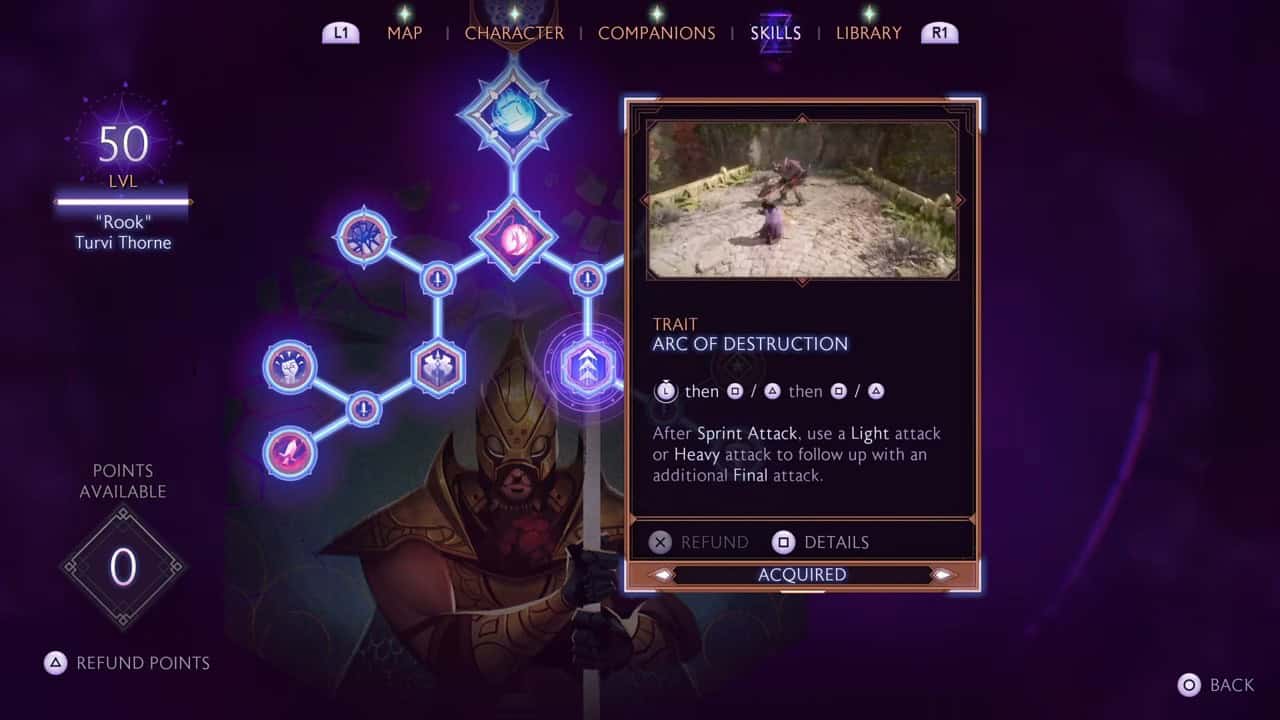Click the L1 shoulder button prompt

coord(340,31)
